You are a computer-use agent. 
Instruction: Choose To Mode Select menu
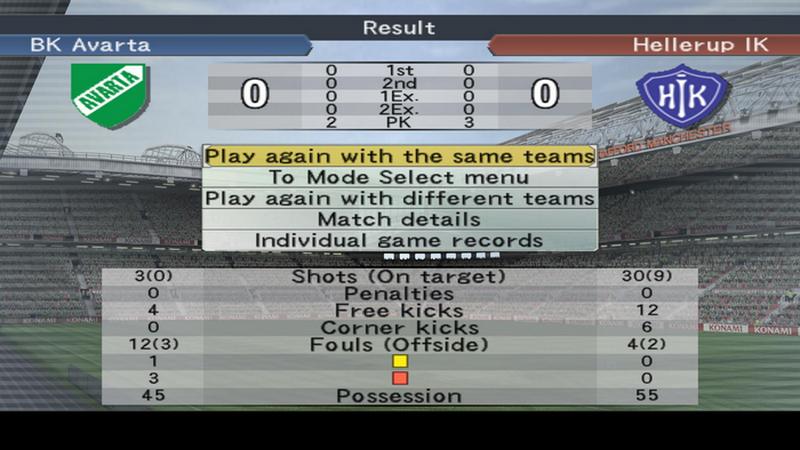(399, 177)
